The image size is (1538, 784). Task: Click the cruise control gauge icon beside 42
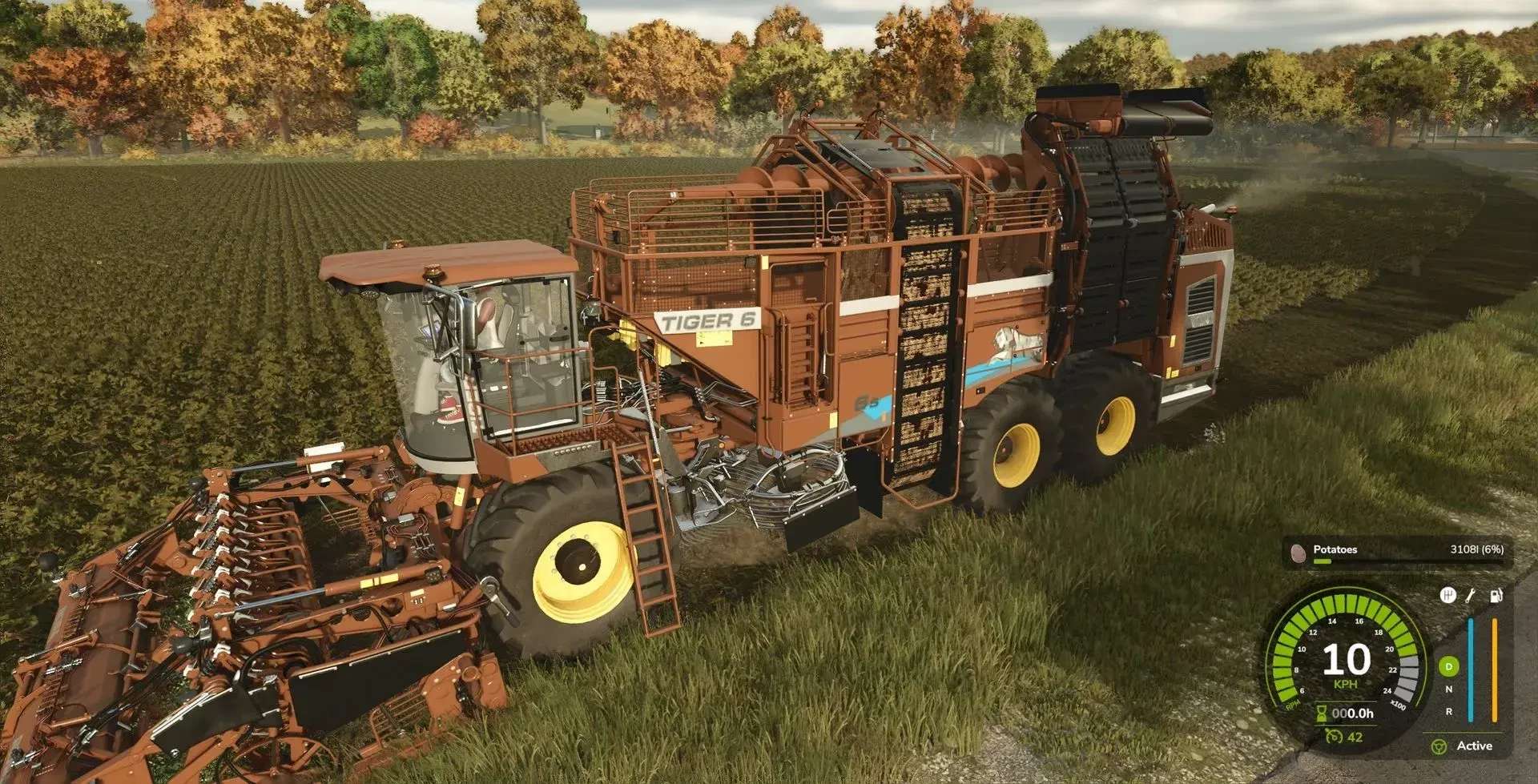point(1335,738)
